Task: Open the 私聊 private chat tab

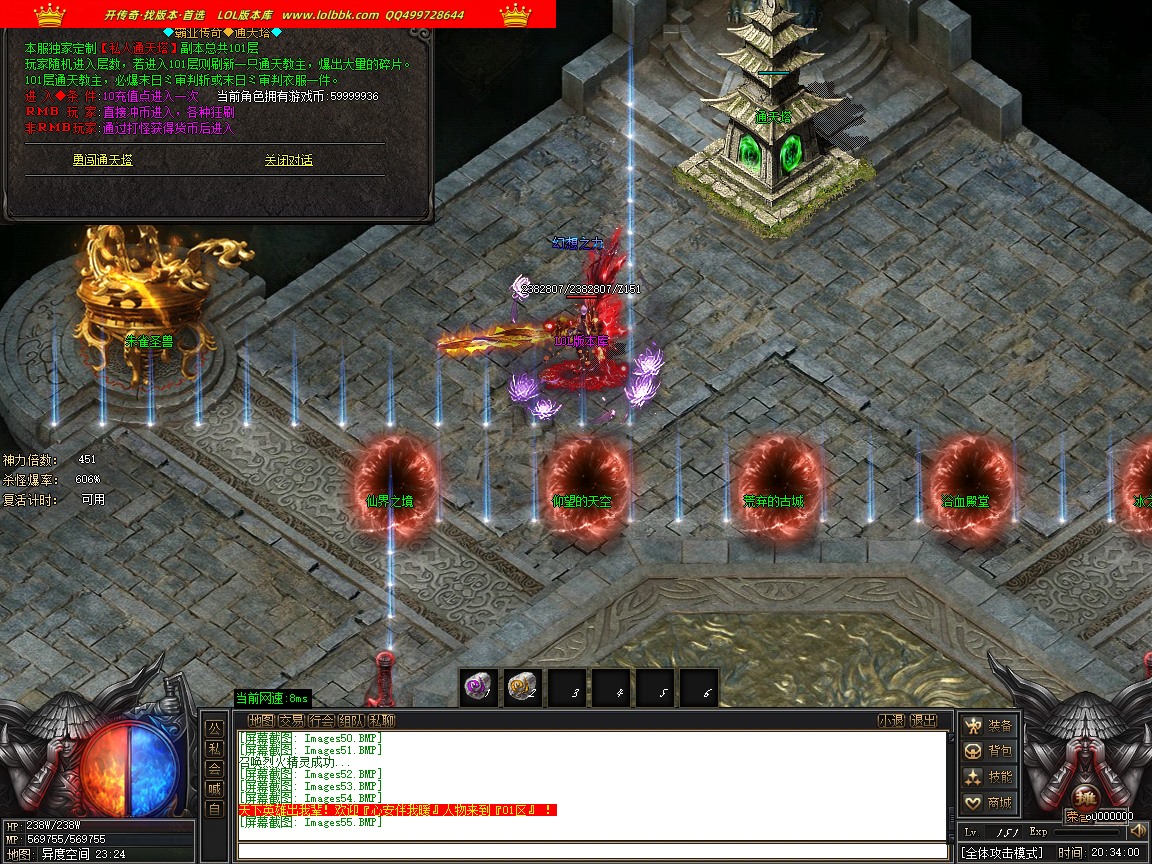Action: [381, 720]
